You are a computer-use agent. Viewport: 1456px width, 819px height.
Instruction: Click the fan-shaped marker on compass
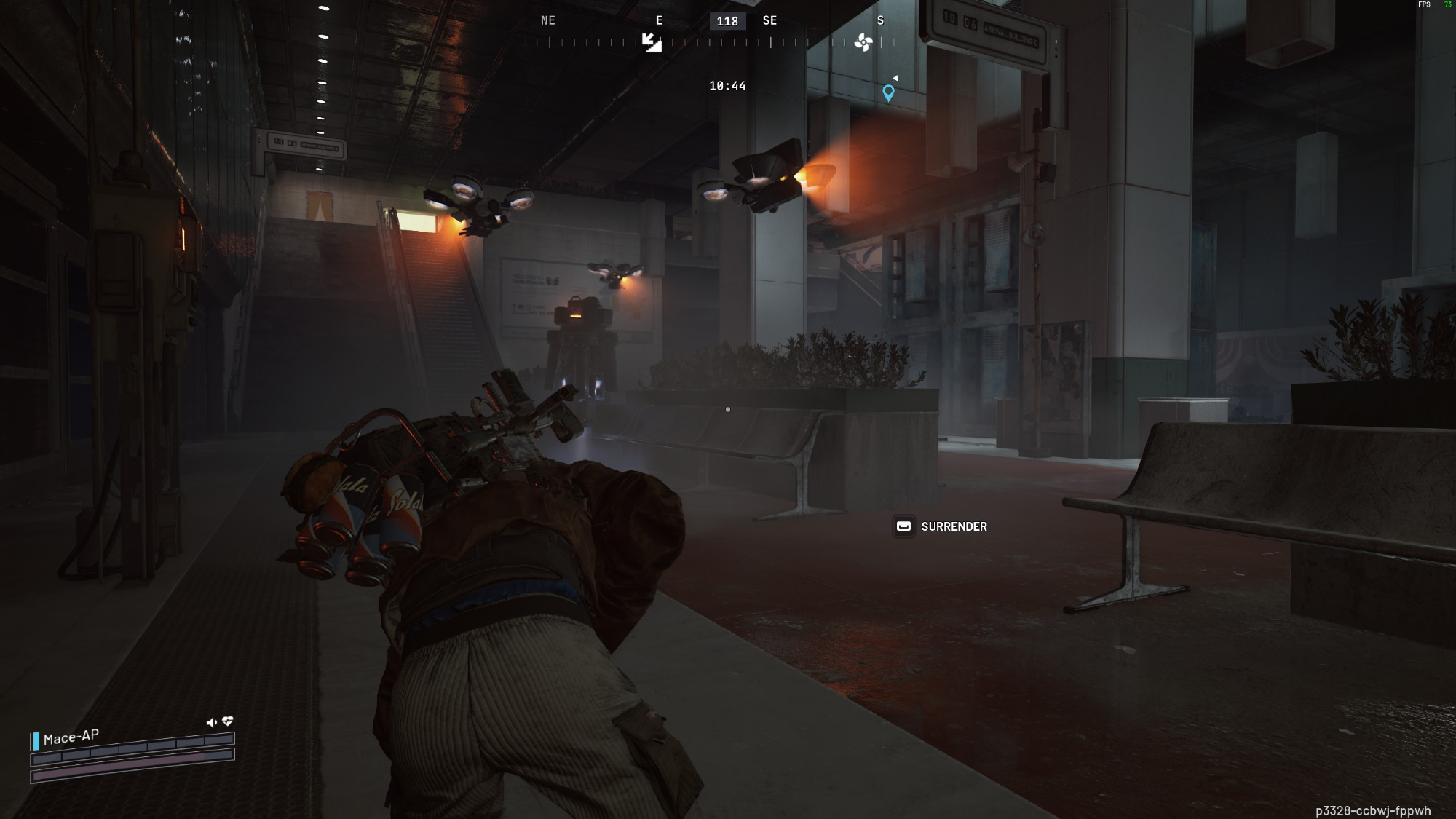[863, 42]
